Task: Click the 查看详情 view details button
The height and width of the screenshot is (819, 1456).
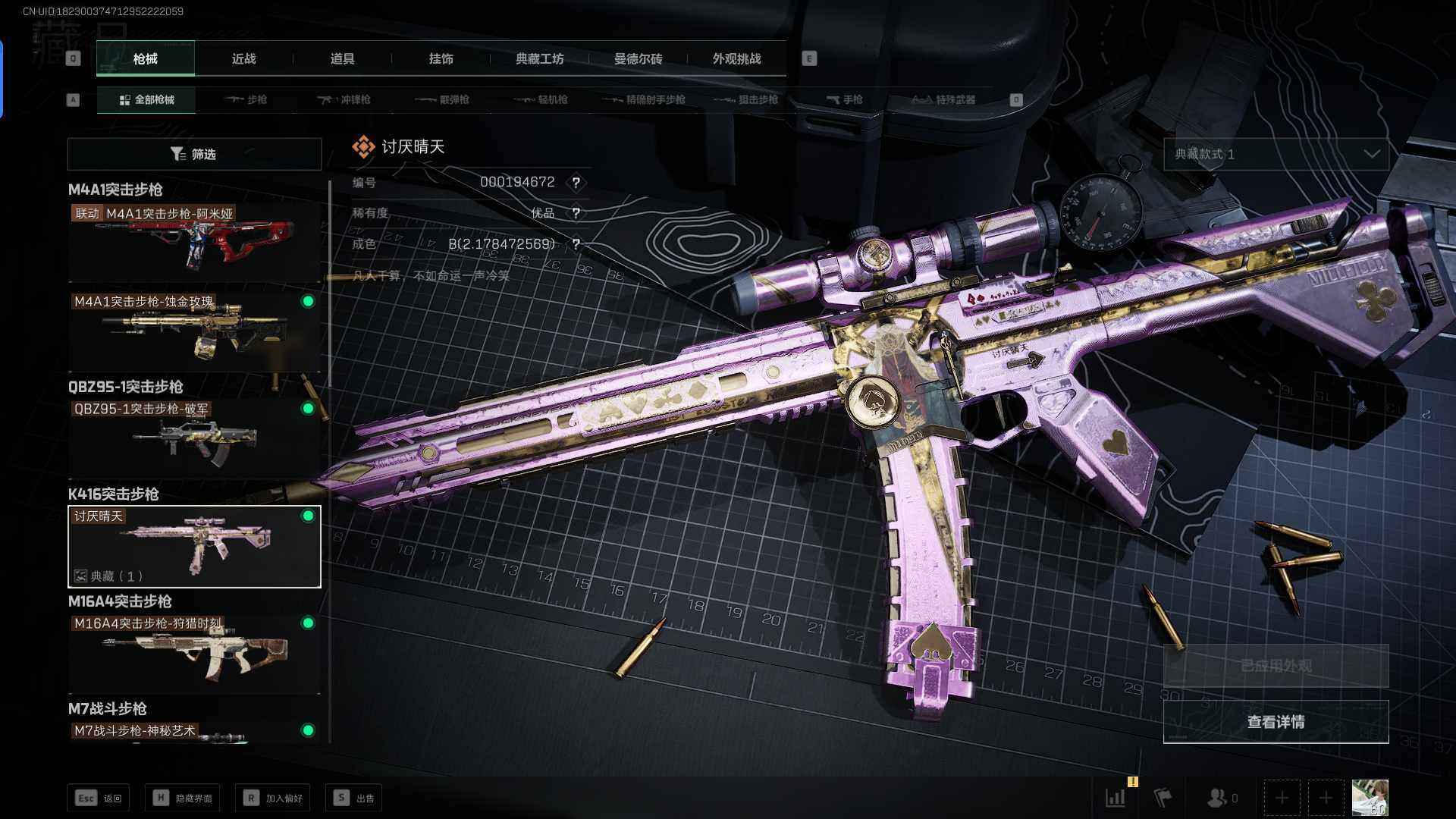Action: click(x=1276, y=722)
